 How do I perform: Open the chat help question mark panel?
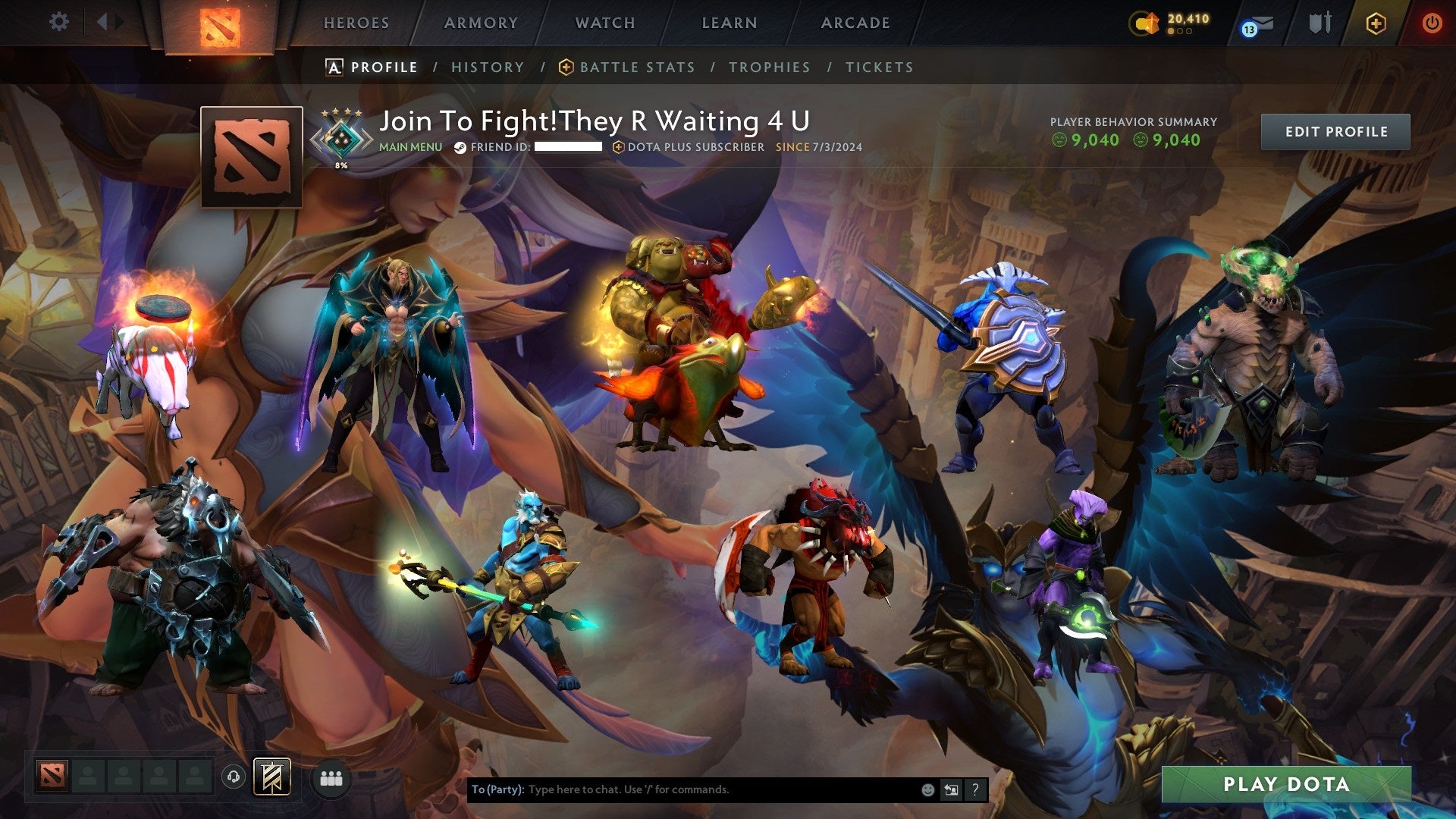(x=975, y=789)
